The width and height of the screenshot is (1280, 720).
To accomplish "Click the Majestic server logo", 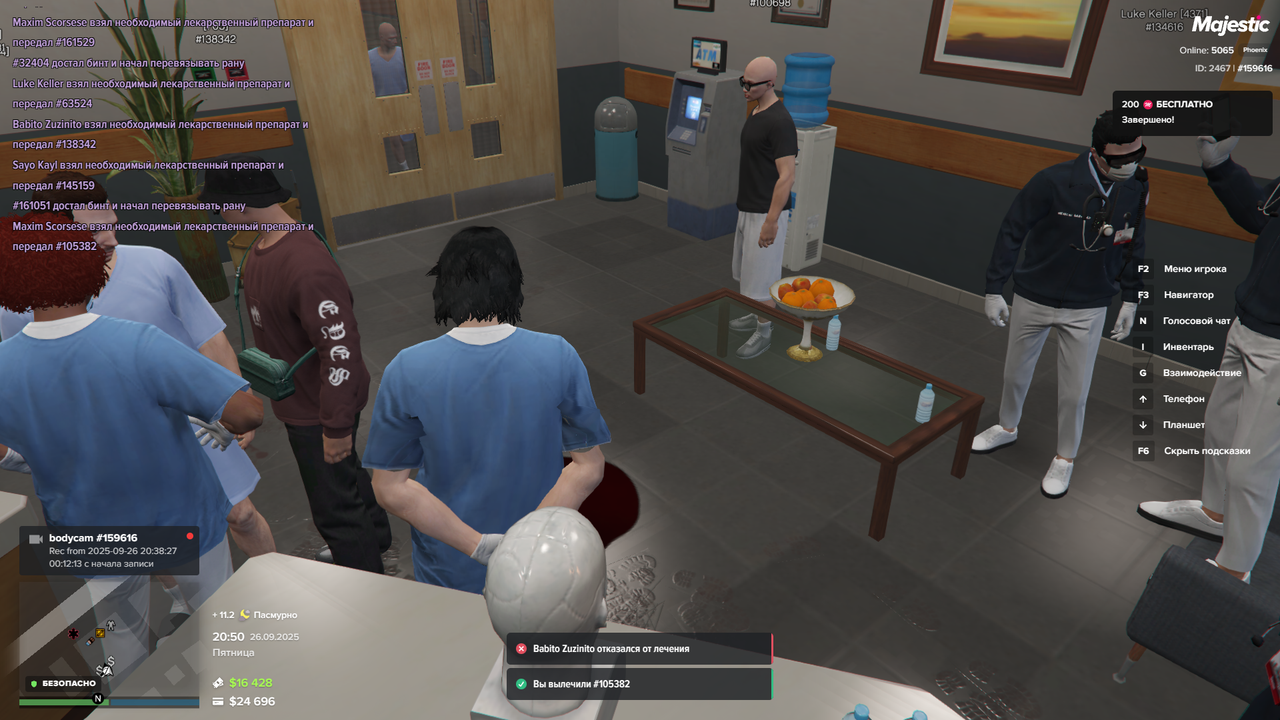I will pyautogui.click(x=1230, y=26).
